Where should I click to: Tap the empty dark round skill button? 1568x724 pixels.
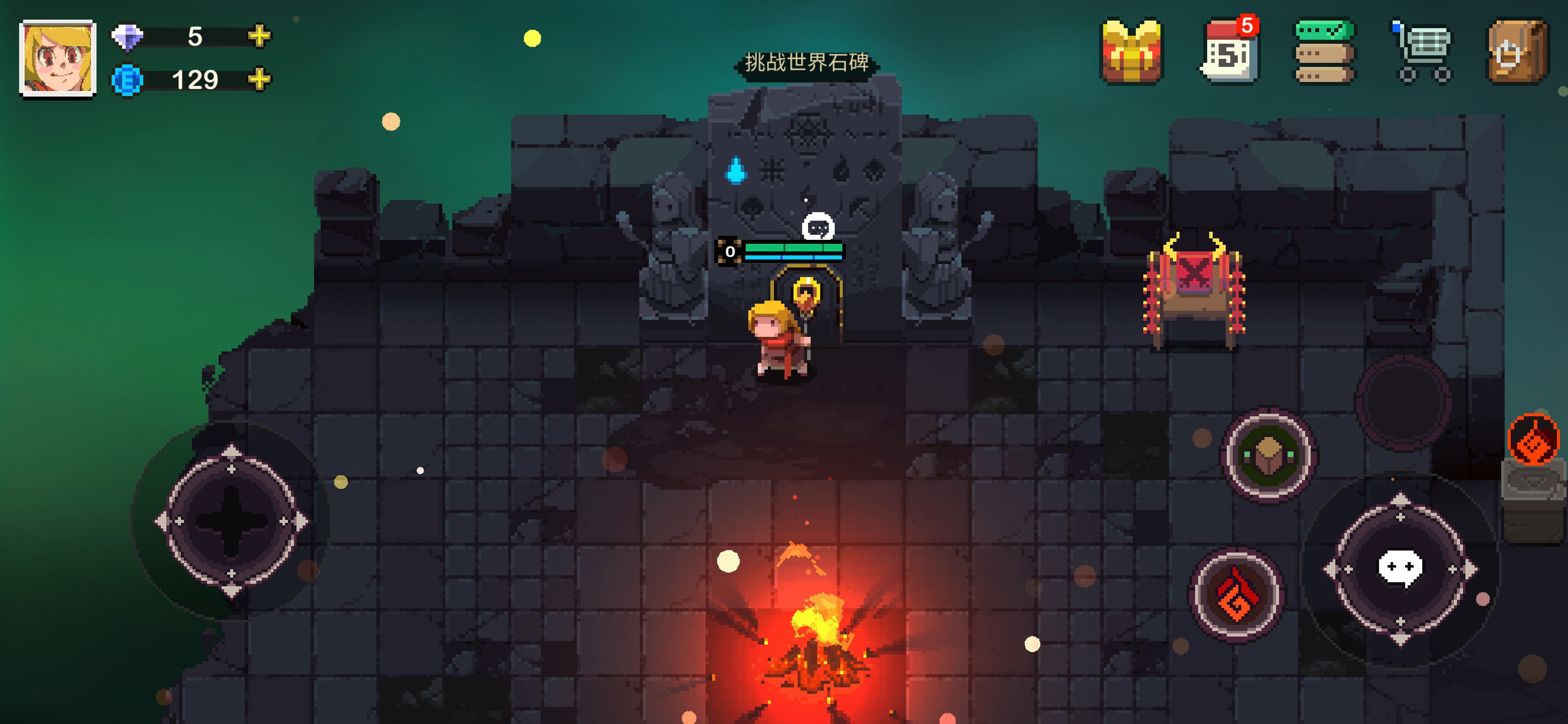coord(1403,402)
